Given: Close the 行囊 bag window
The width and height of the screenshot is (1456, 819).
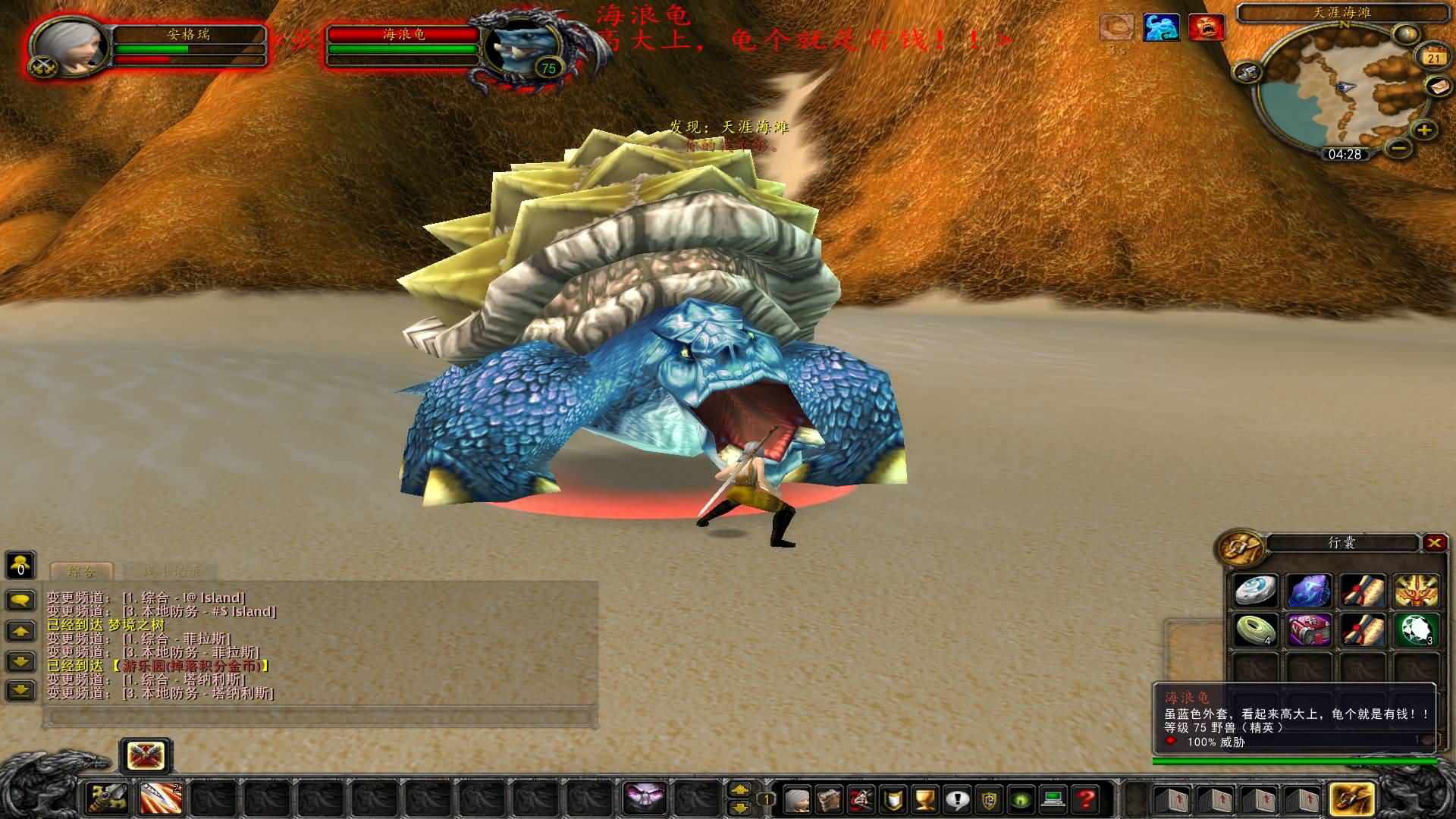Looking at the screenshot, I should (x=1433, y=542).
